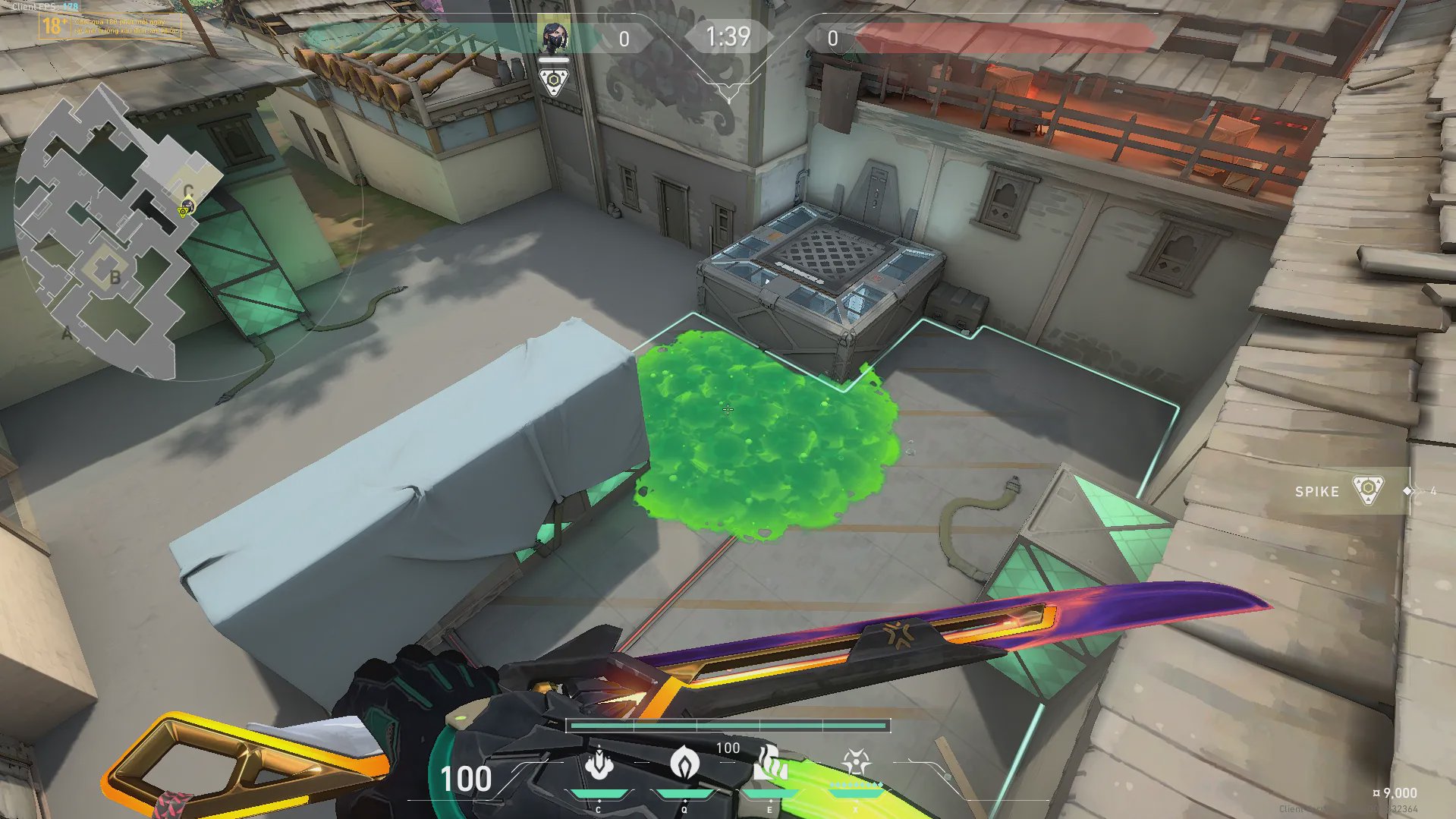Activate the Viper's Pit ultimate icon
The height and width of the screenshot is (819, 1456).
[856, 762]
